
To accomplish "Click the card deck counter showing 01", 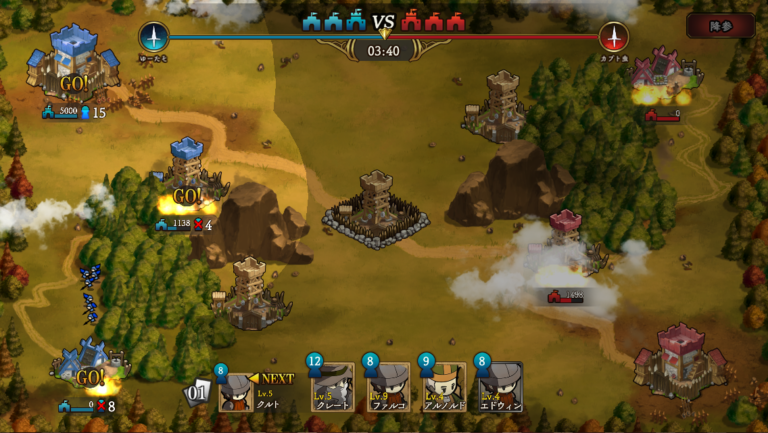I will click(x=198, y=391).
